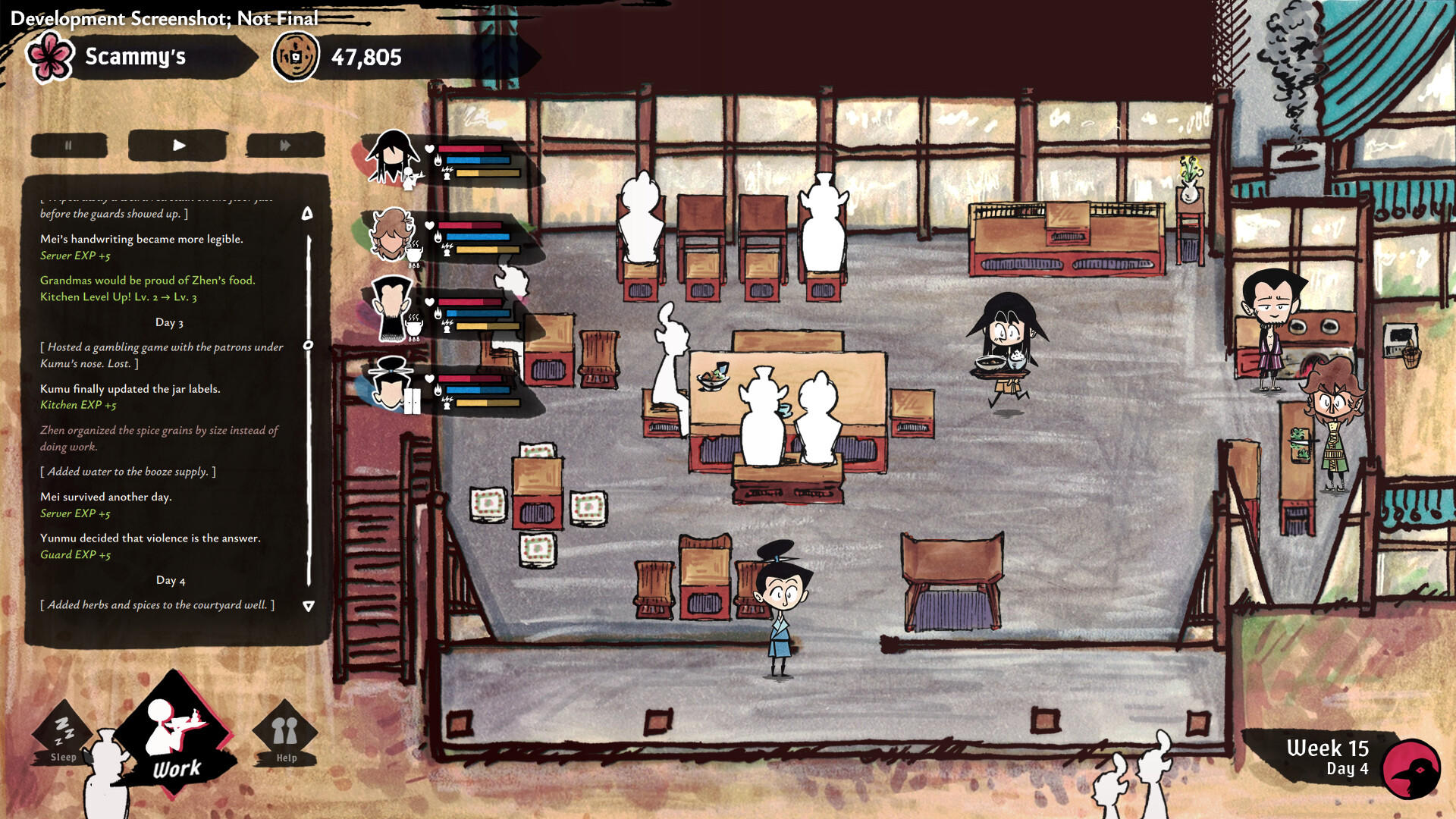Enable fast-forward speed
This screenshot has width=1456, height=819.
(x=287, y=146)
